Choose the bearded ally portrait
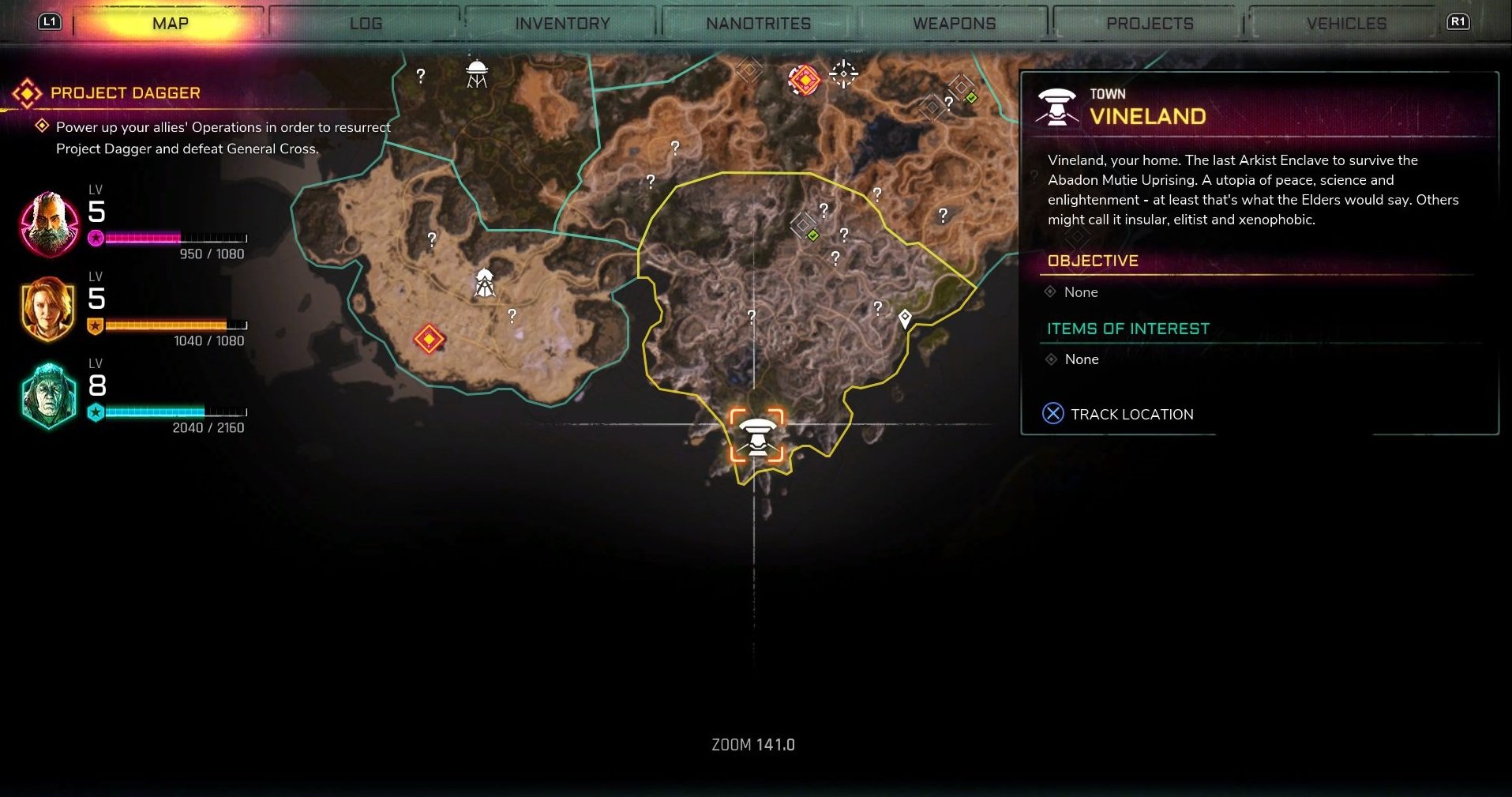This screenshot has height=797, width=1512. (49, 225)
